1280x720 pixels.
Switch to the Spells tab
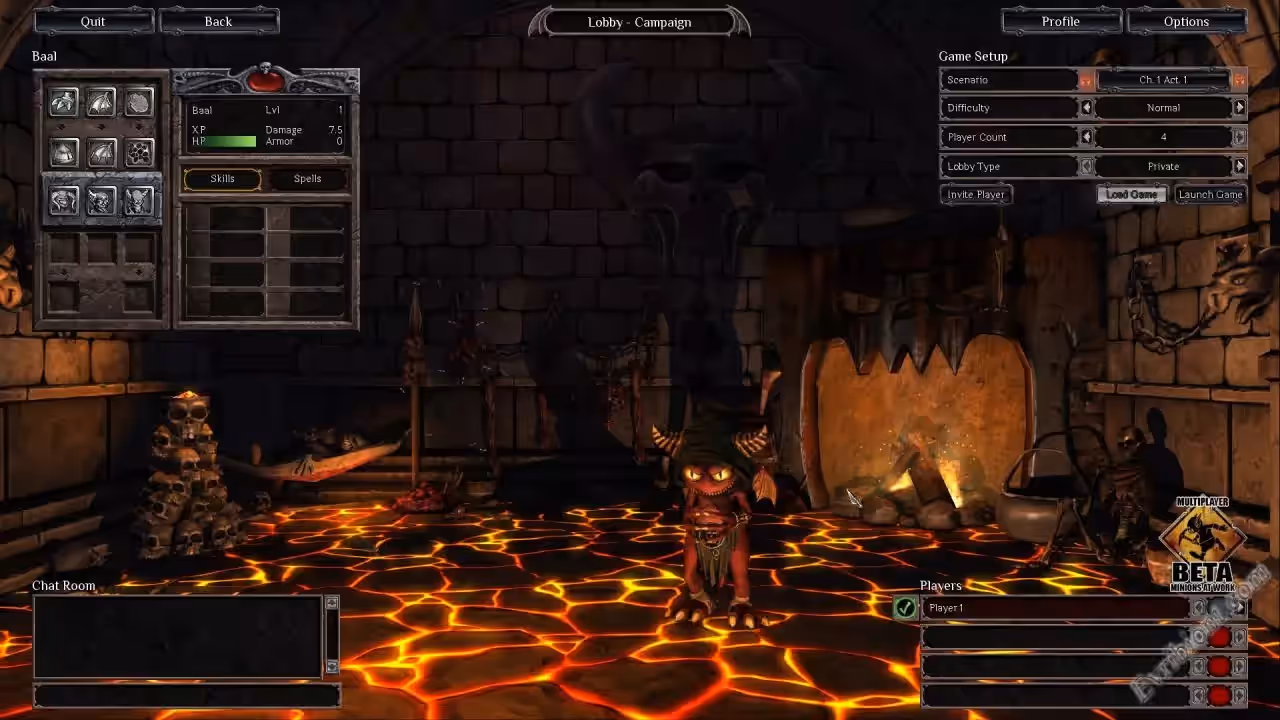pos(308,179)
